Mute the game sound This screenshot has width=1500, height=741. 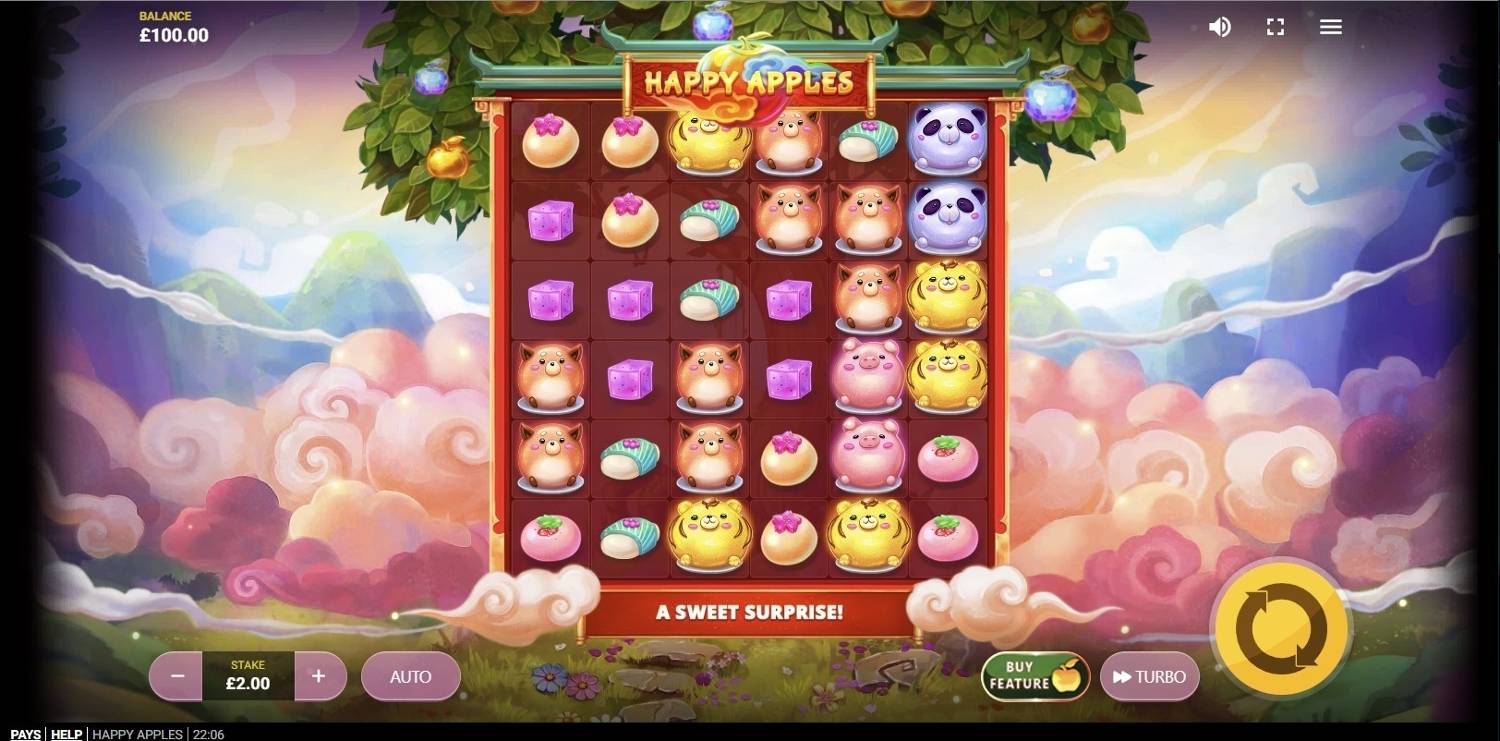tap(1219, 27)
